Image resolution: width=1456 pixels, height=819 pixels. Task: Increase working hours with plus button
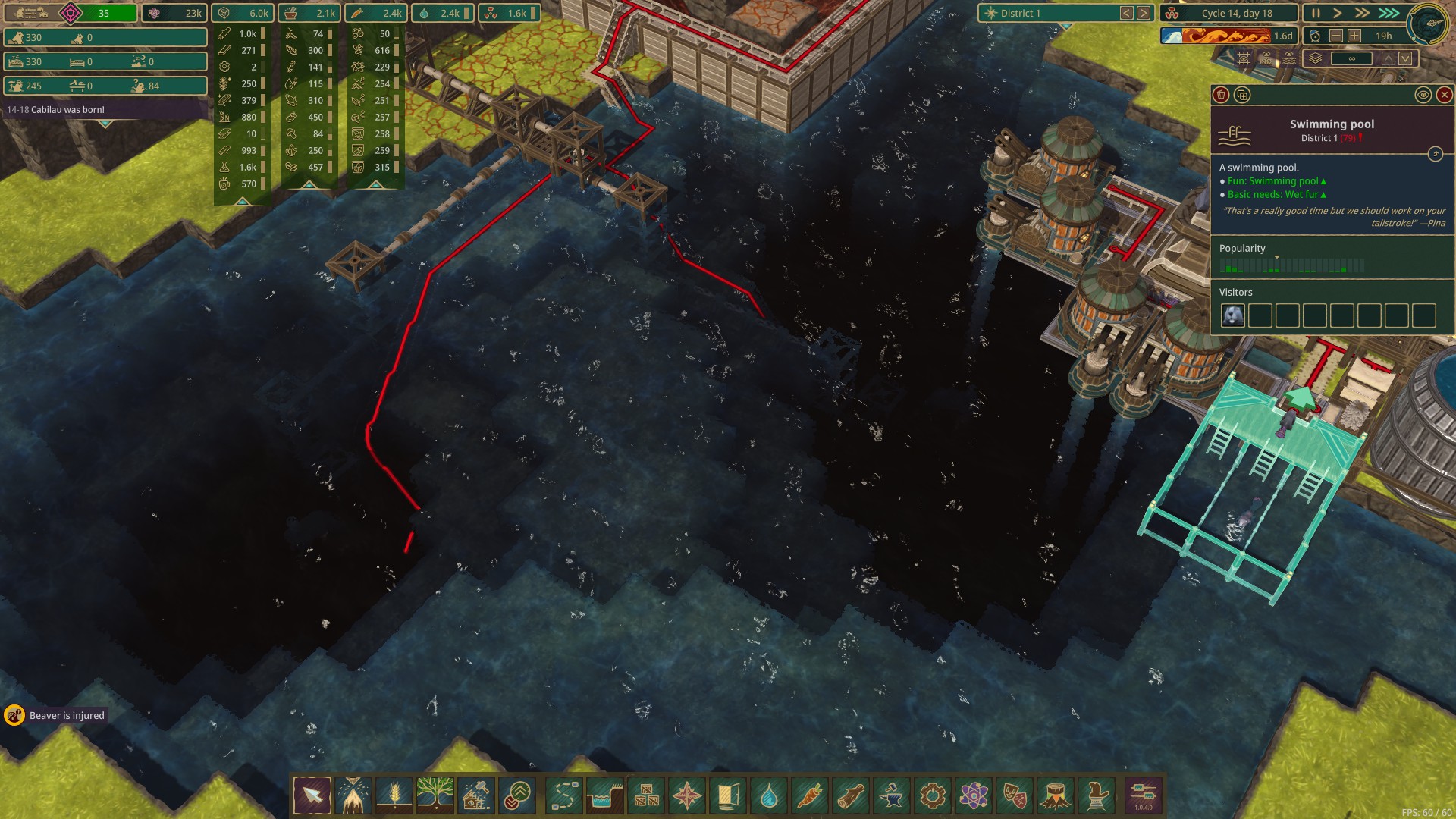coord(1354,36)
